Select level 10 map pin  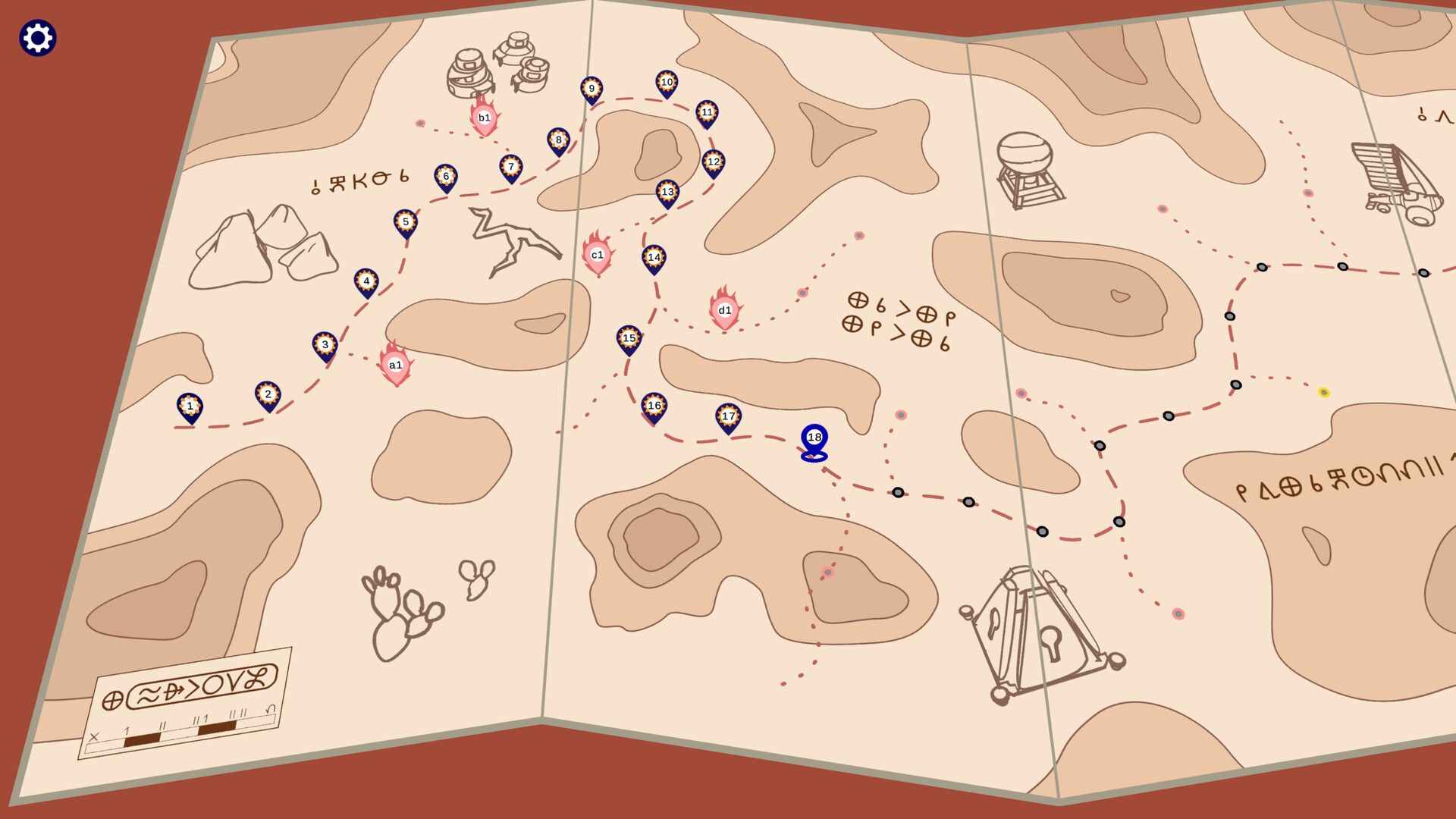click(x=667, y=83)
